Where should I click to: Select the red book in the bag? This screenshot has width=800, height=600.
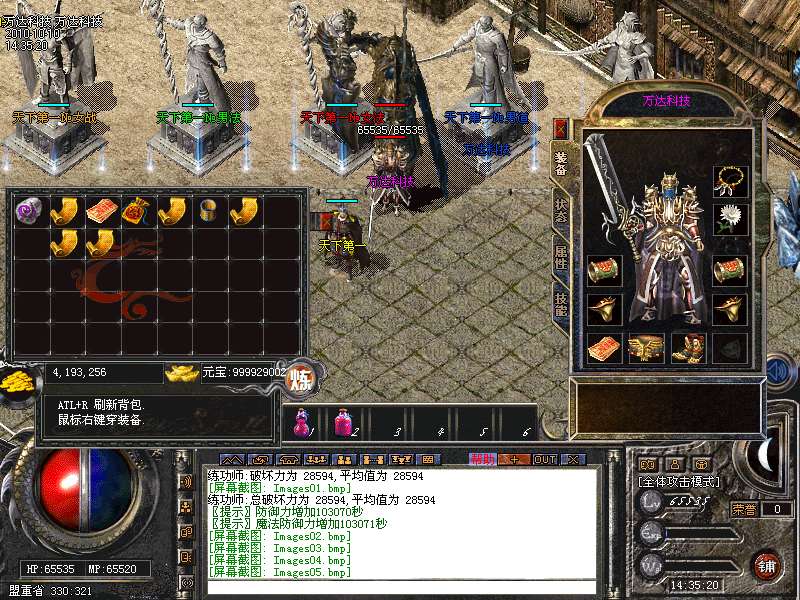tap(100, 212)
